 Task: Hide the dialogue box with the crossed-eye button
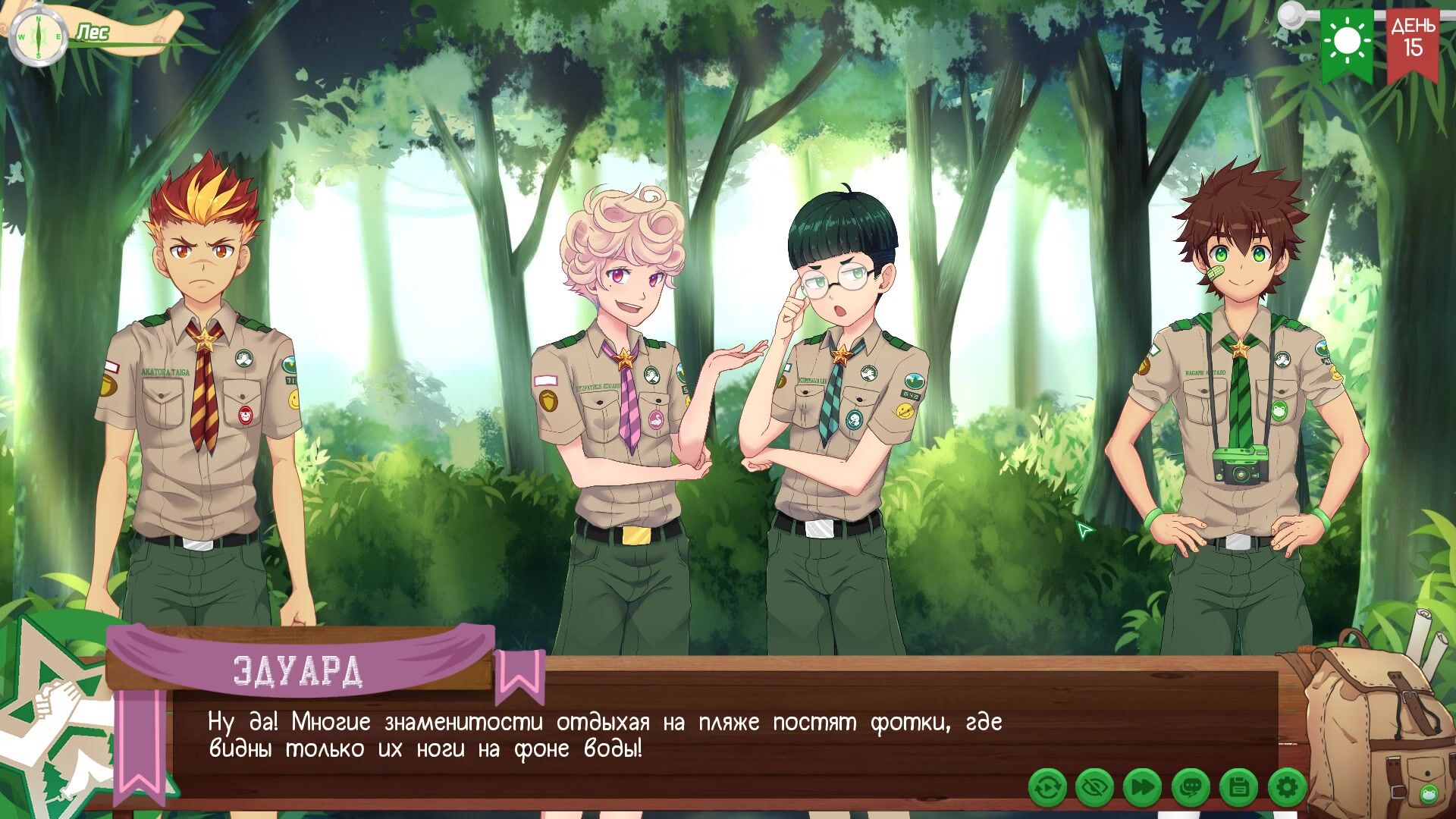click(1095, 787)
